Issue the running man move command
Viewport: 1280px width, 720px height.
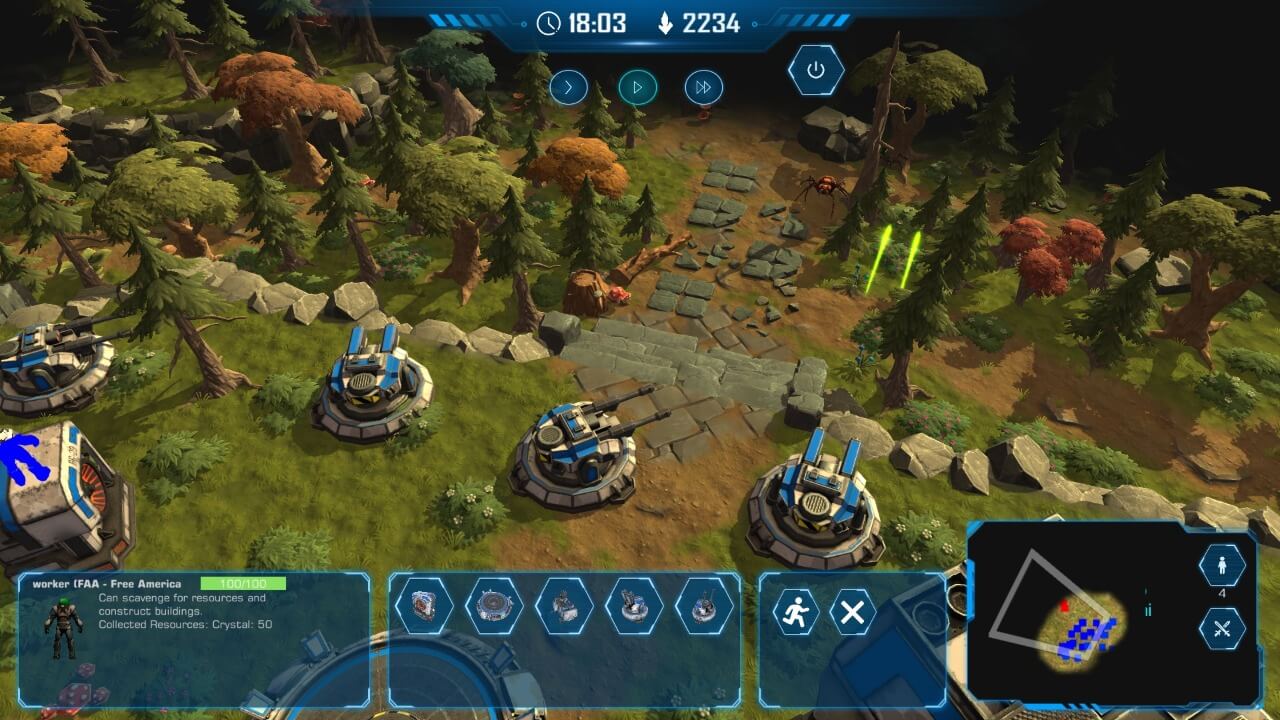[x=795, y=612]
